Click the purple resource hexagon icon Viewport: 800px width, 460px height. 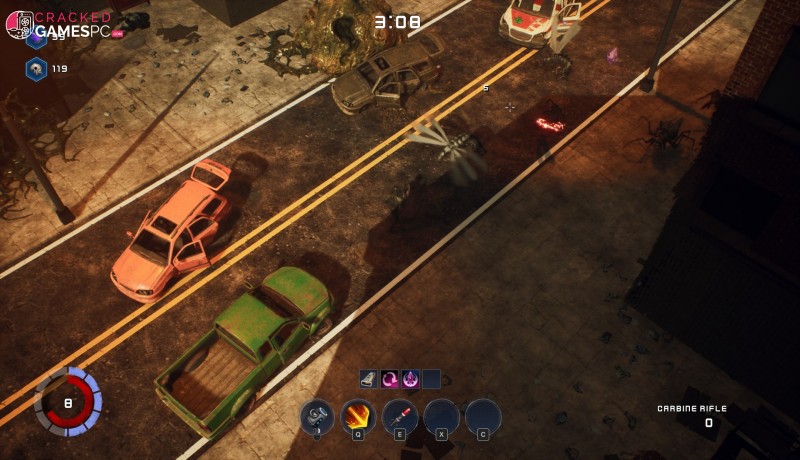tap(36, 40)
